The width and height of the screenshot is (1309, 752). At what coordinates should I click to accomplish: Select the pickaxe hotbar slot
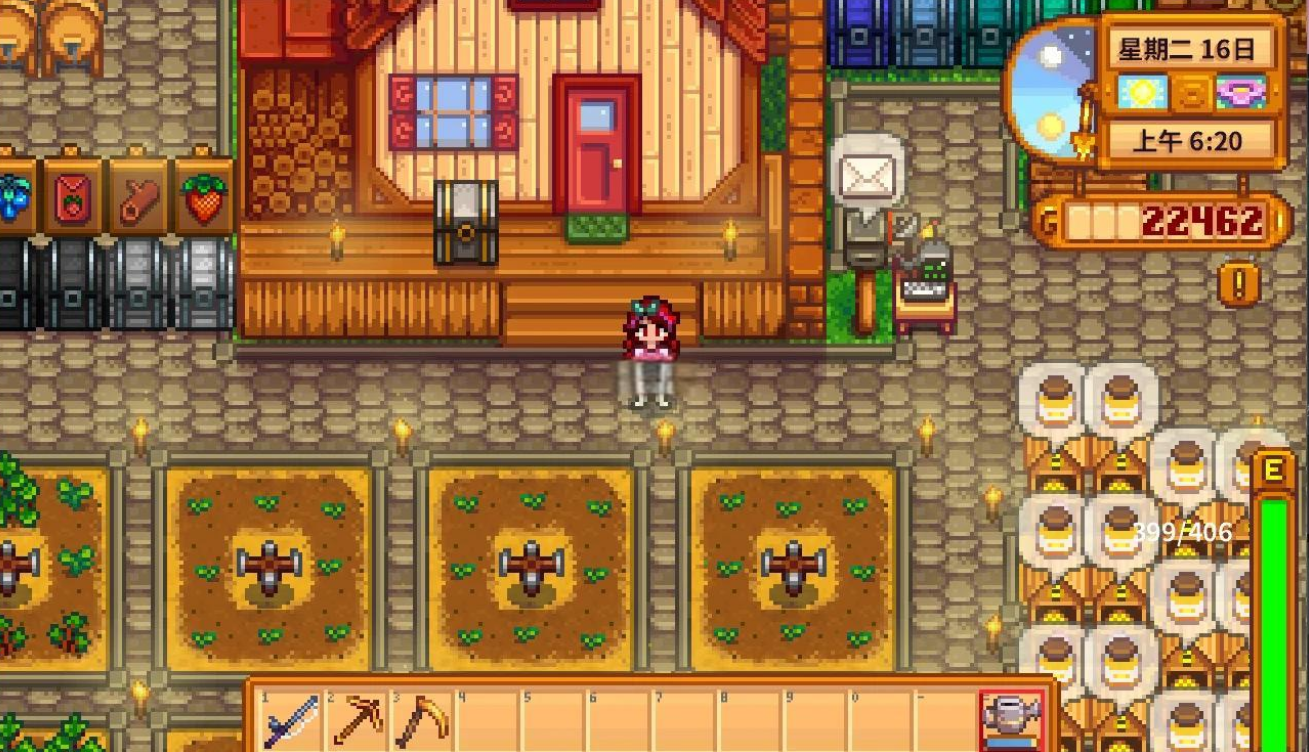pos(356,720)
